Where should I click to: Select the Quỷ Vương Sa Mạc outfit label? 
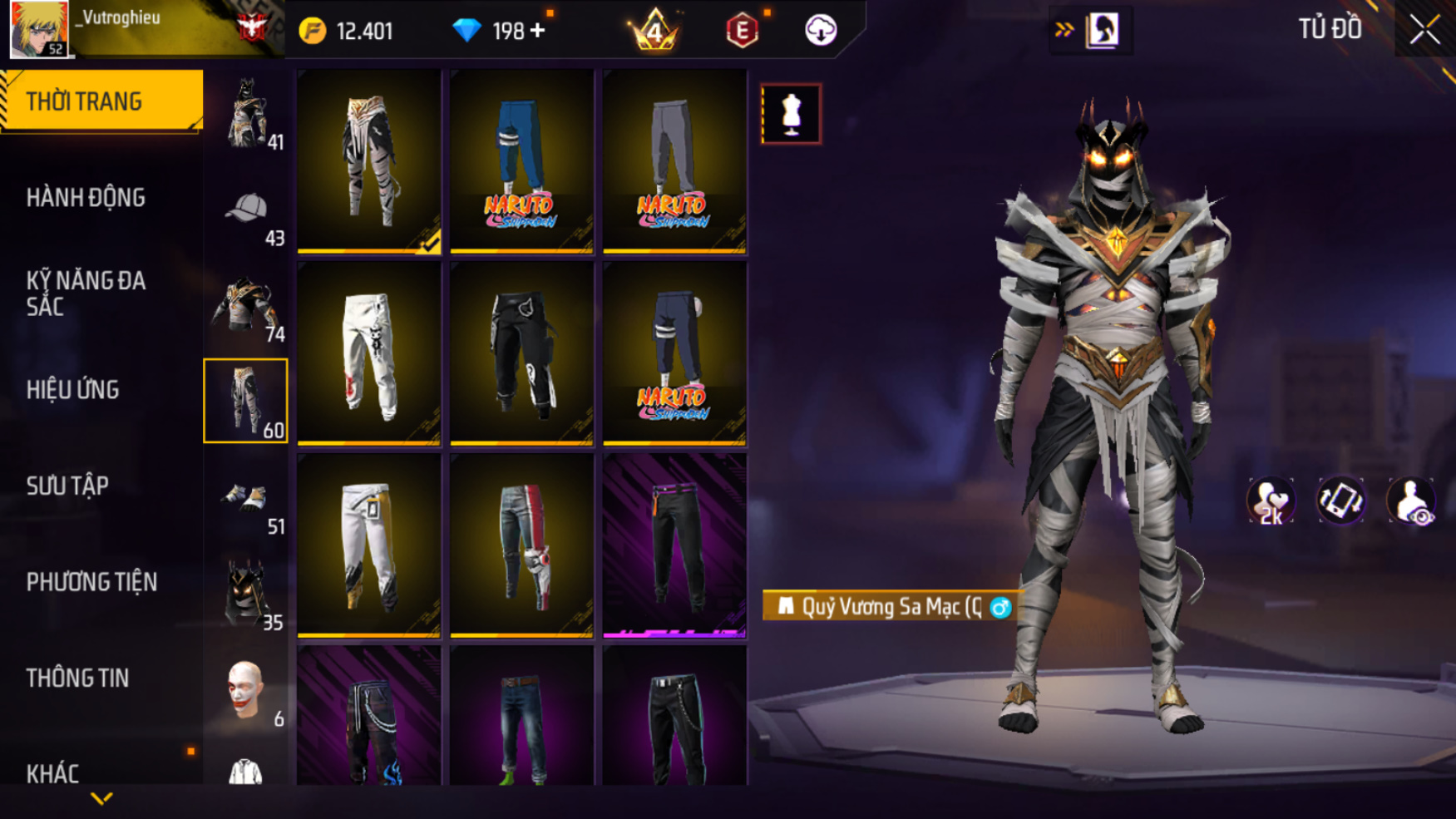point(886,606)
